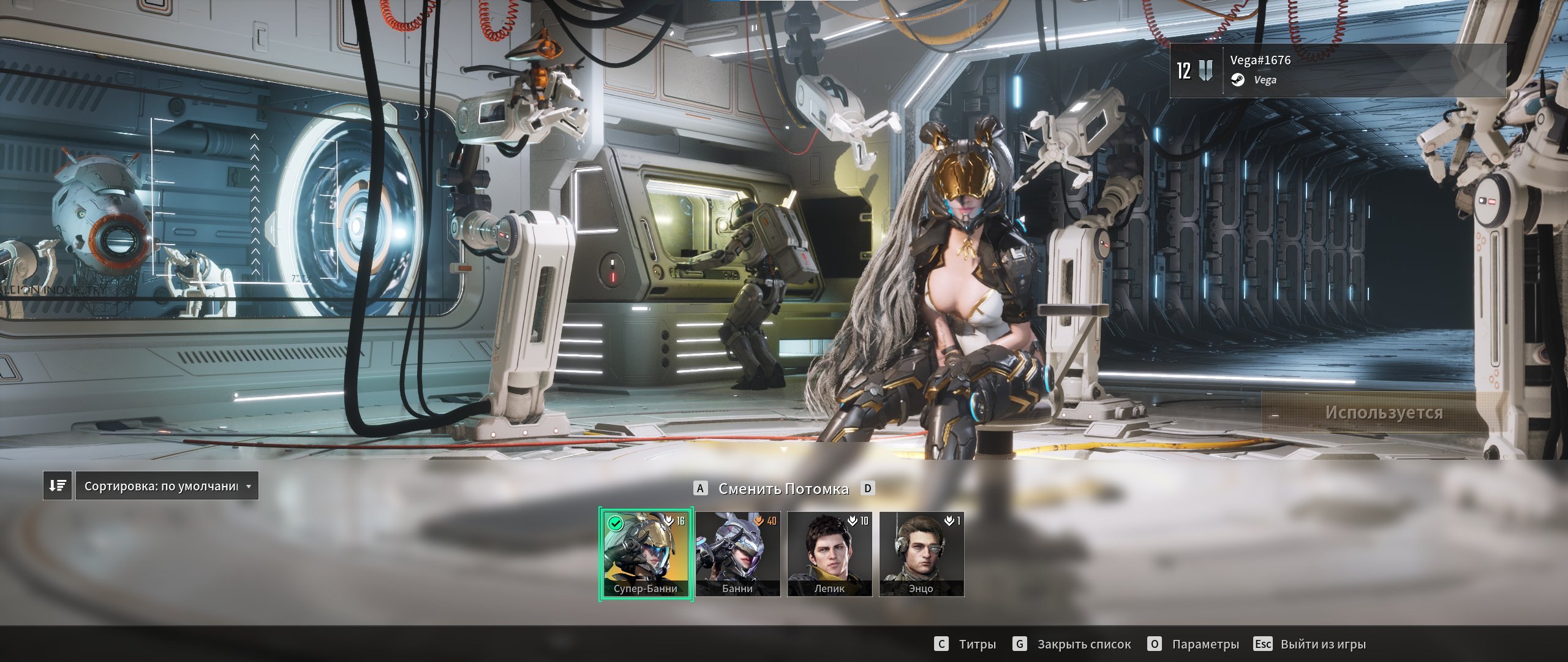Open the Параметры settings

[x=1193, y=644]
